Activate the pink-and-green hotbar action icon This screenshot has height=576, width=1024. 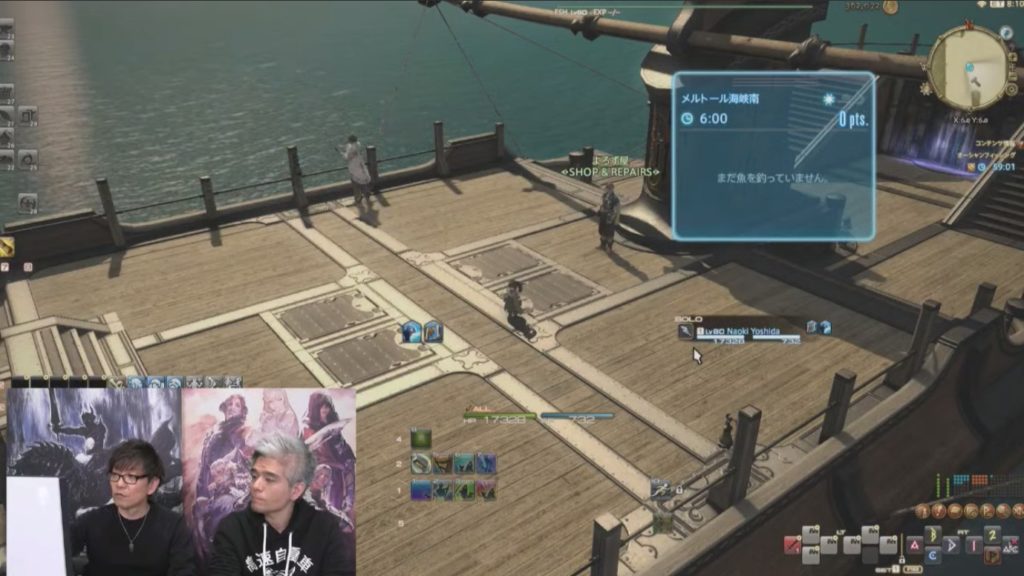[486, 490]
